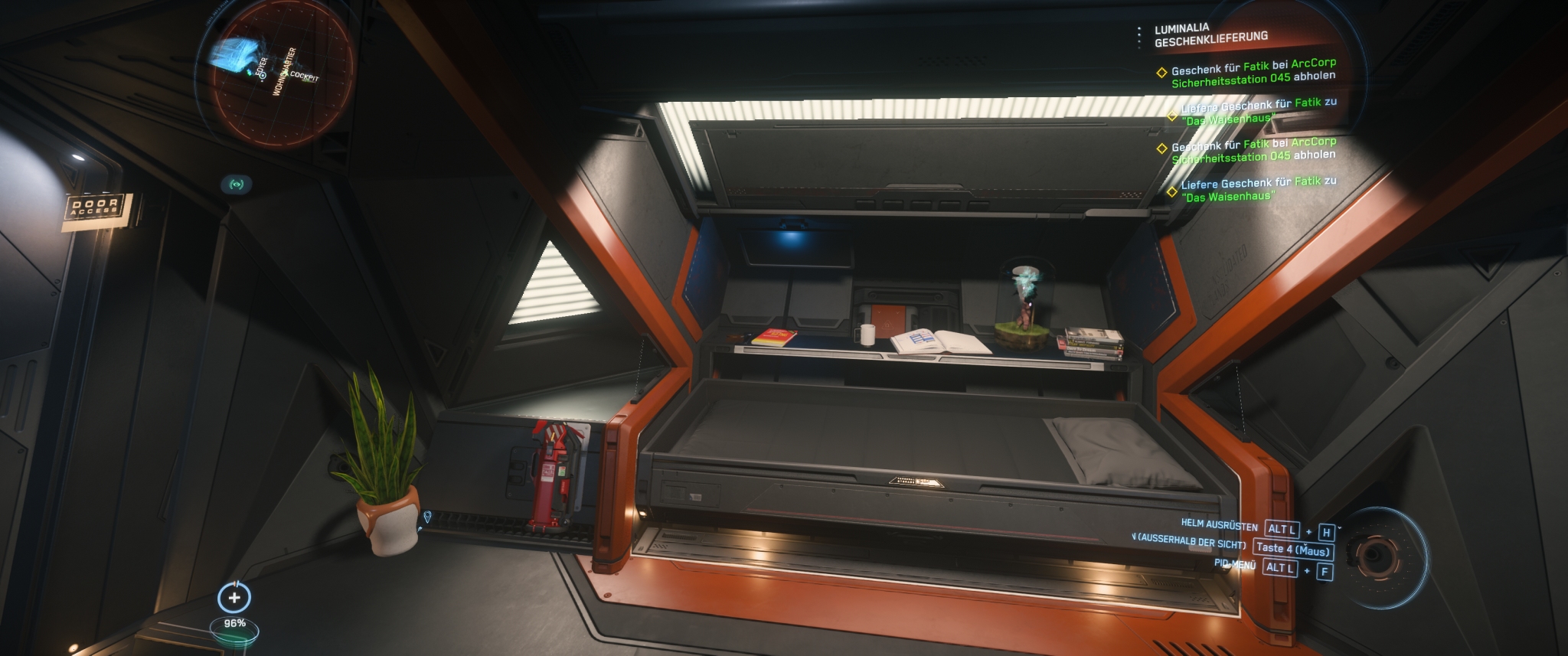Select the Luminalia Geschenklieferung mission title

click(x=1210, y=35)
